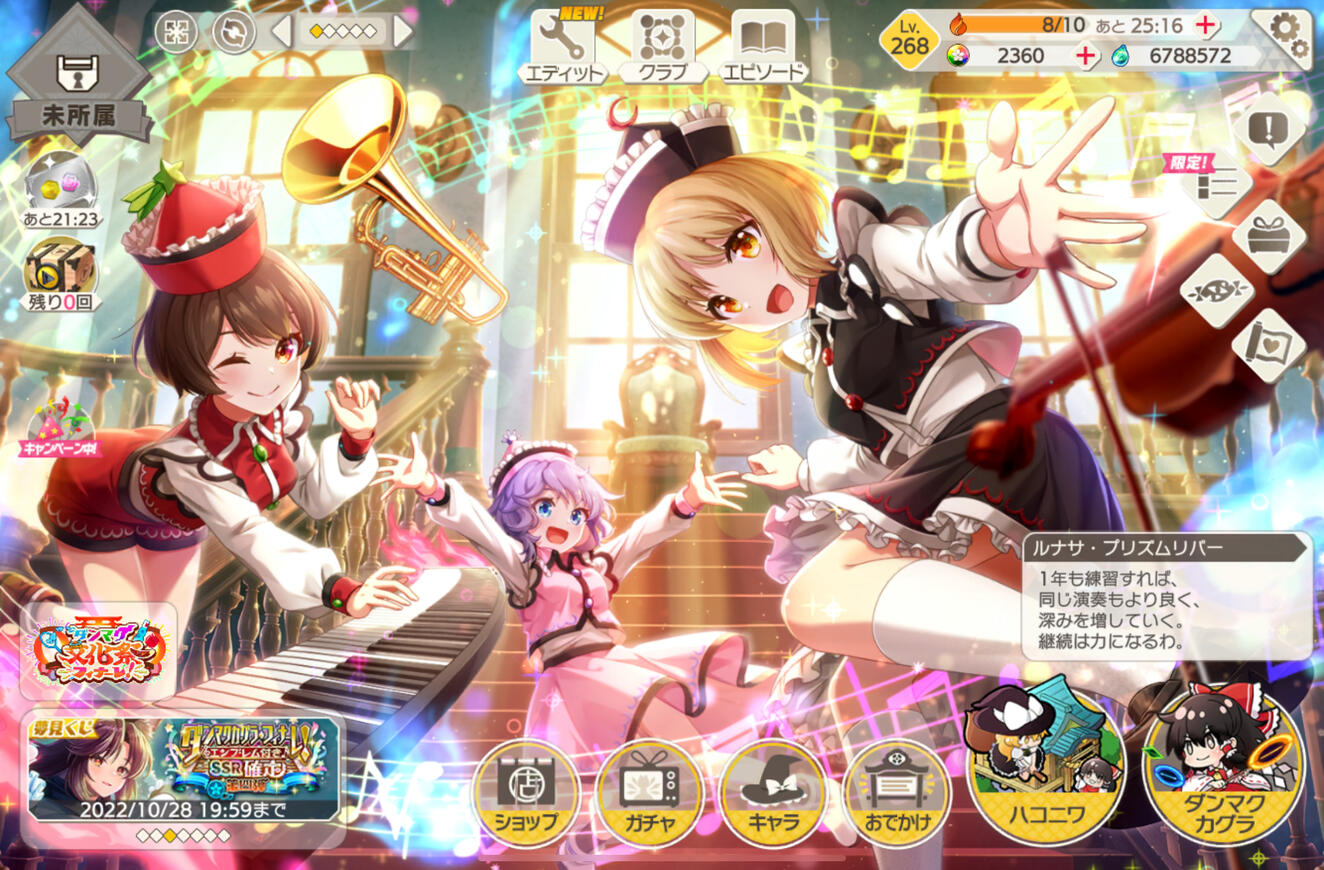
Task: Open the エディット wrench edit tool
Action: (565, 40)
